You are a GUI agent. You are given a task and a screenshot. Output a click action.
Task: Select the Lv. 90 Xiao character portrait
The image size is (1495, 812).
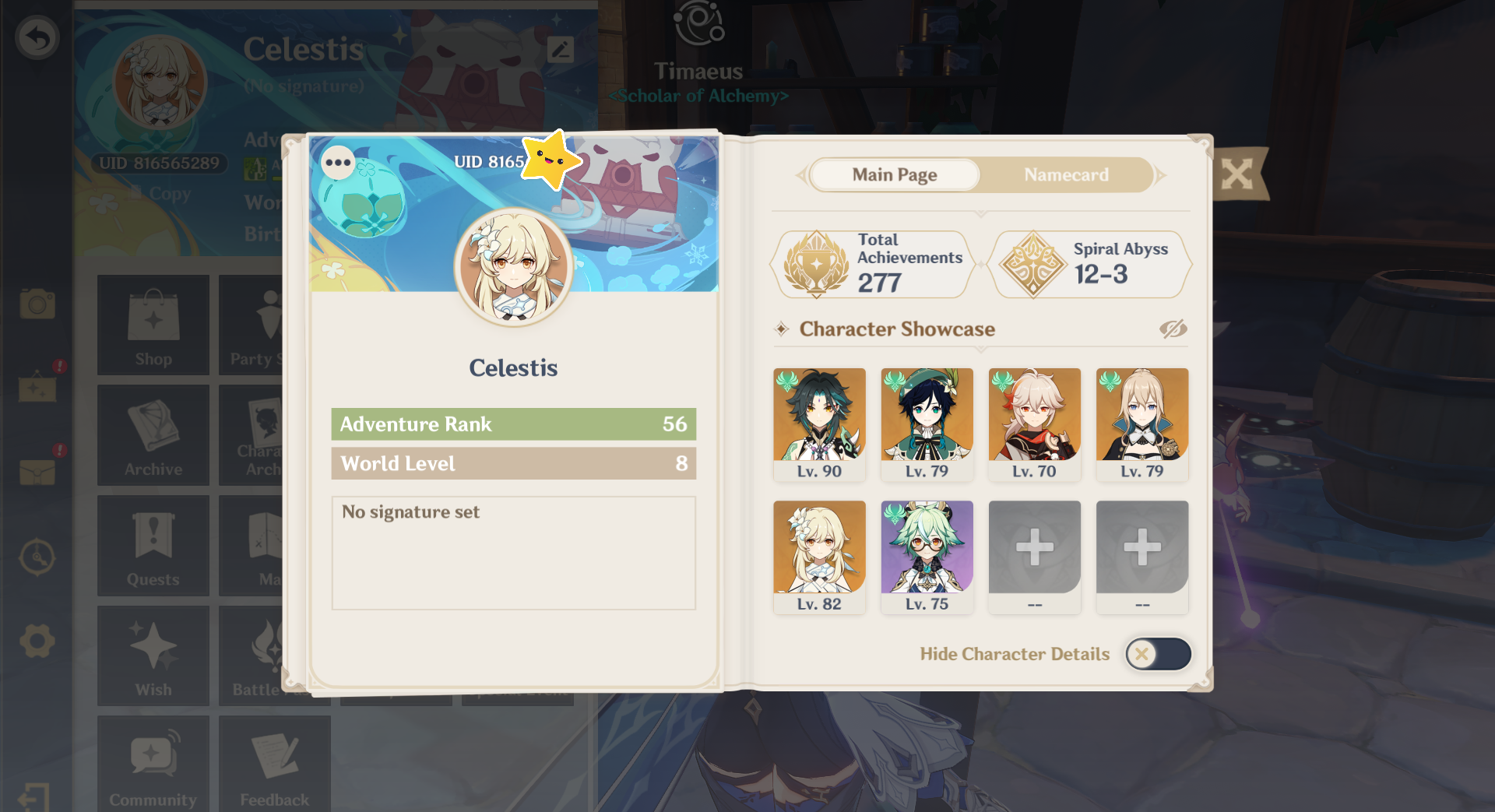[818, 424]
